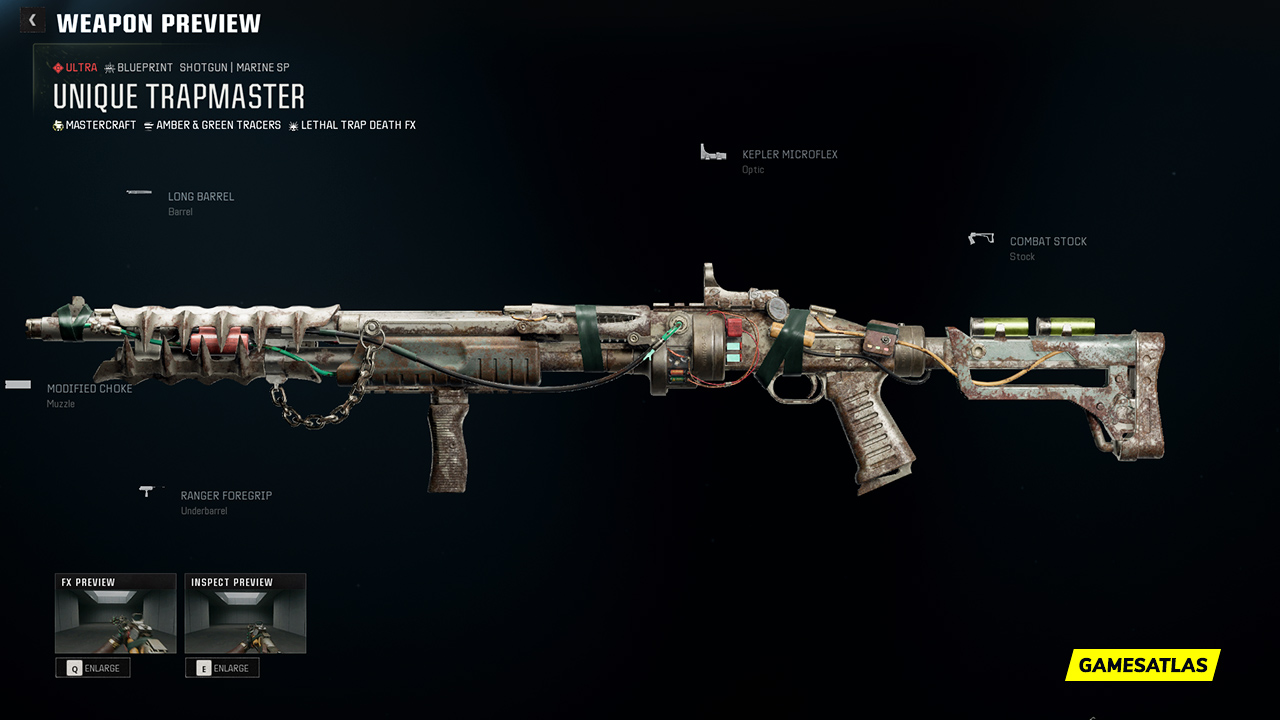
Task: Select the Combat Stock attachment
Action: tap(1047, 242)
